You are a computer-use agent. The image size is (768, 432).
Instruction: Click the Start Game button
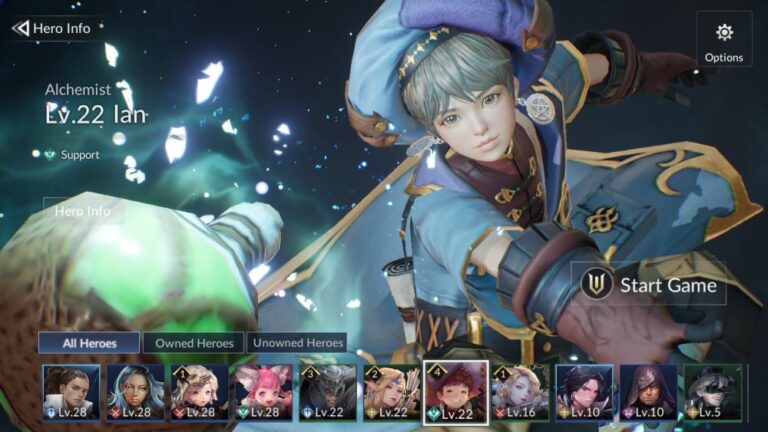(x=650, y=285)
